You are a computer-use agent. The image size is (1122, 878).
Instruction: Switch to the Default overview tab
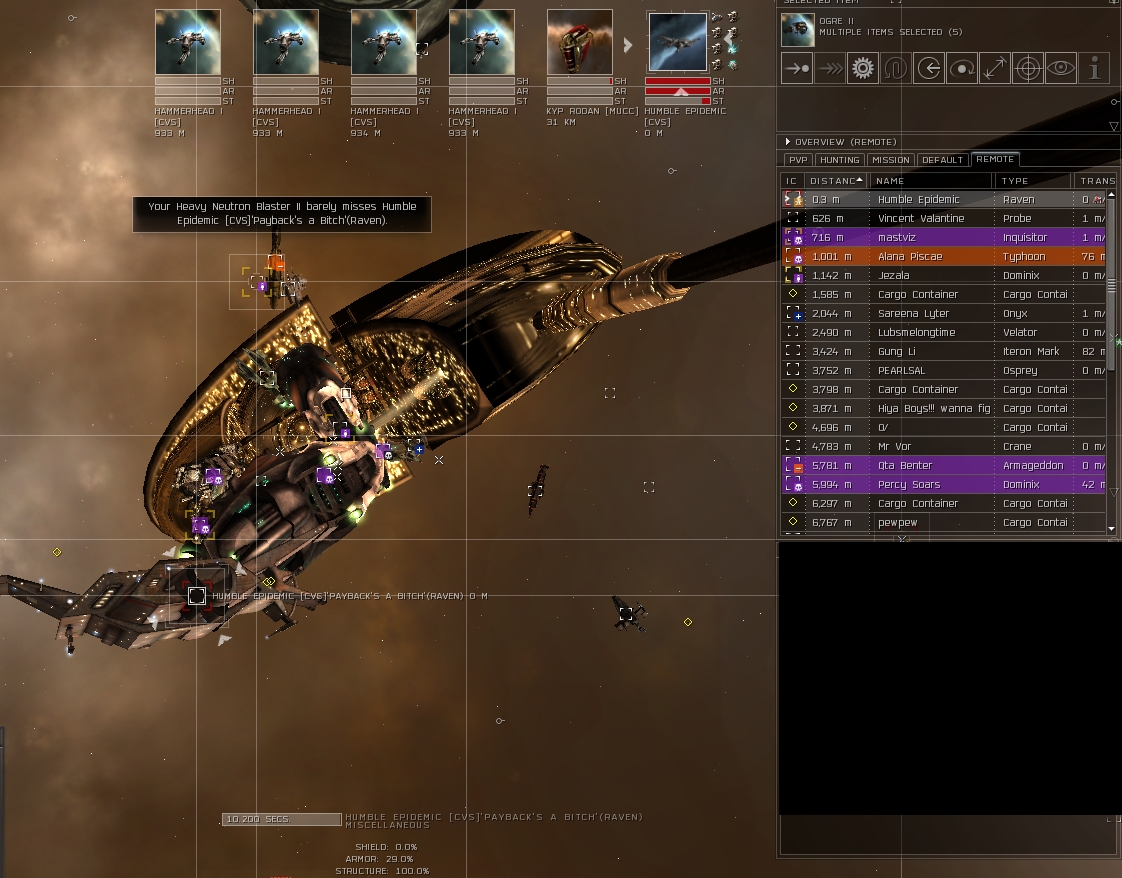pyautogui.click(x=942, y=160)
